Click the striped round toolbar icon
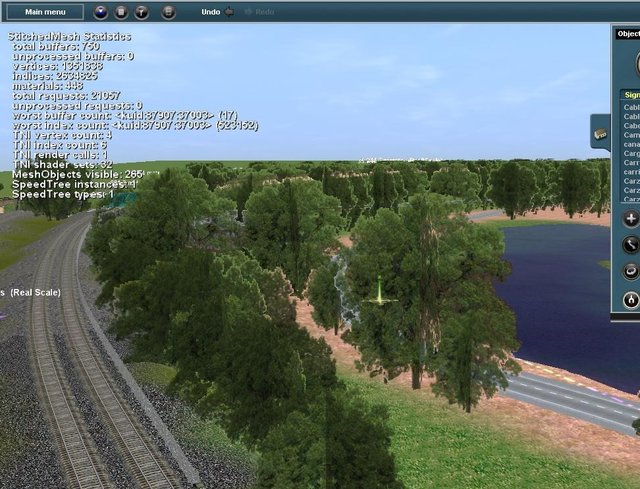 tap(168, 12)
